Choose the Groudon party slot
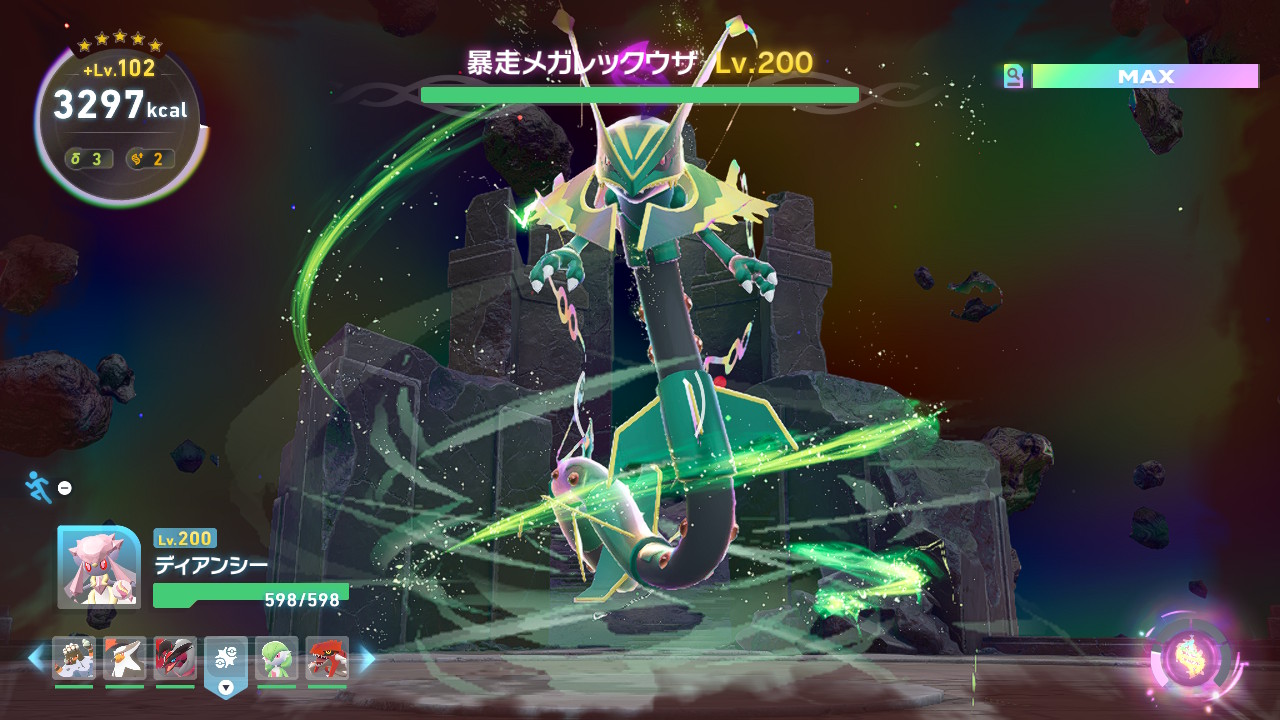The image size is (1280, 720). click(327, 658)
